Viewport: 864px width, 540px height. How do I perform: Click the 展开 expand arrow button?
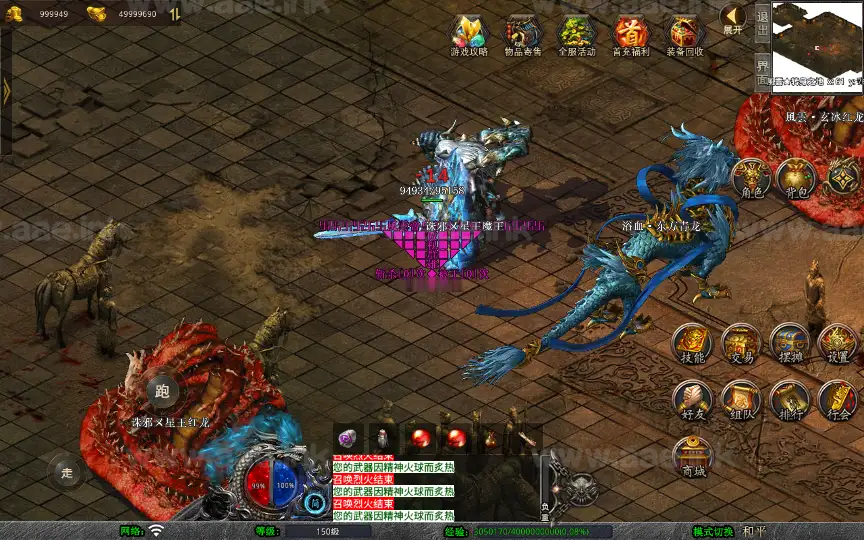pyautogui.click(x=733, y=18)
